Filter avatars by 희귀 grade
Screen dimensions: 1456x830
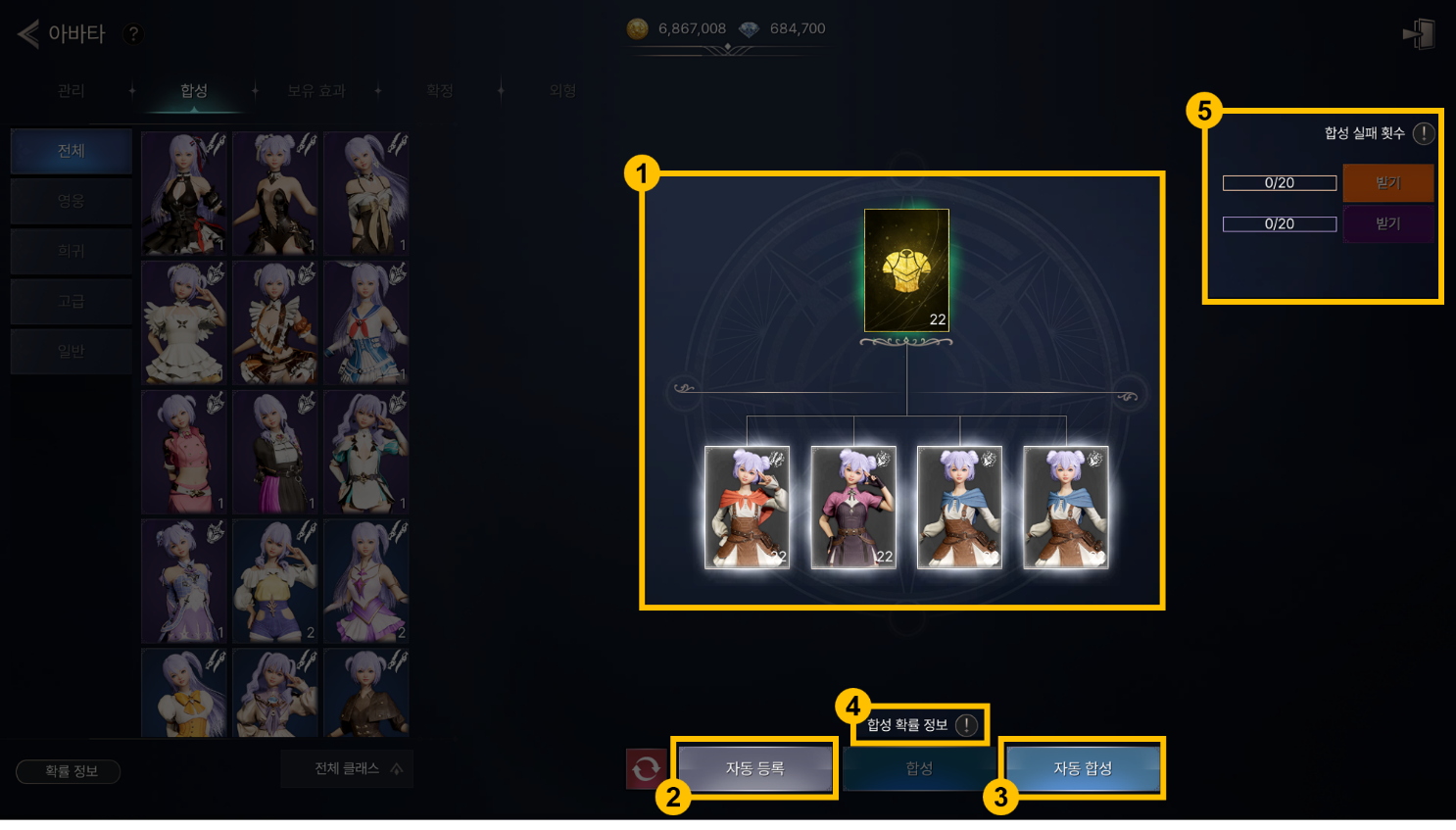coord(72,251)
